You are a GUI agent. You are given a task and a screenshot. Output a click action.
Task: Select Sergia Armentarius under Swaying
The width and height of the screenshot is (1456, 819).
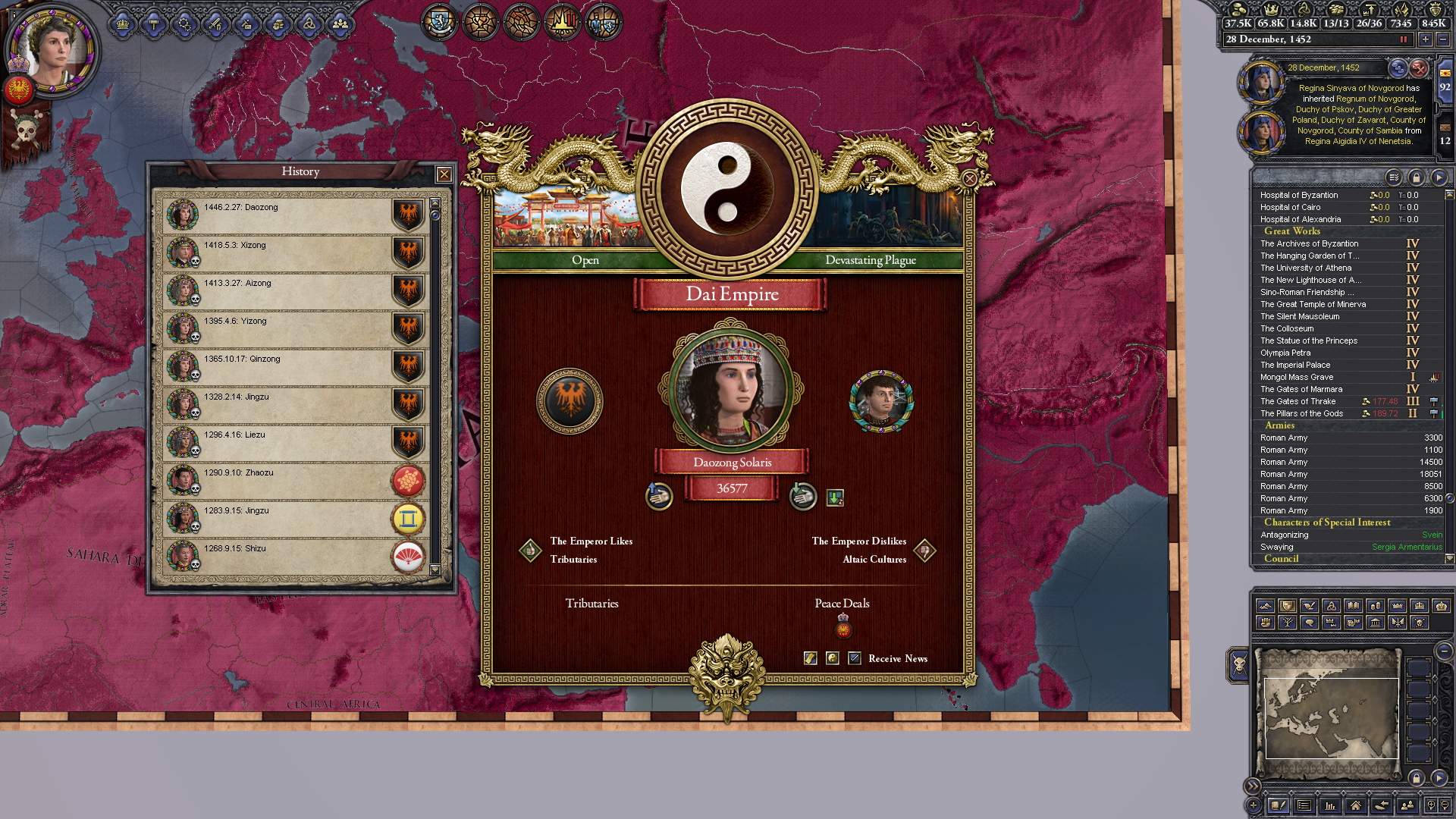[1407, 547]
